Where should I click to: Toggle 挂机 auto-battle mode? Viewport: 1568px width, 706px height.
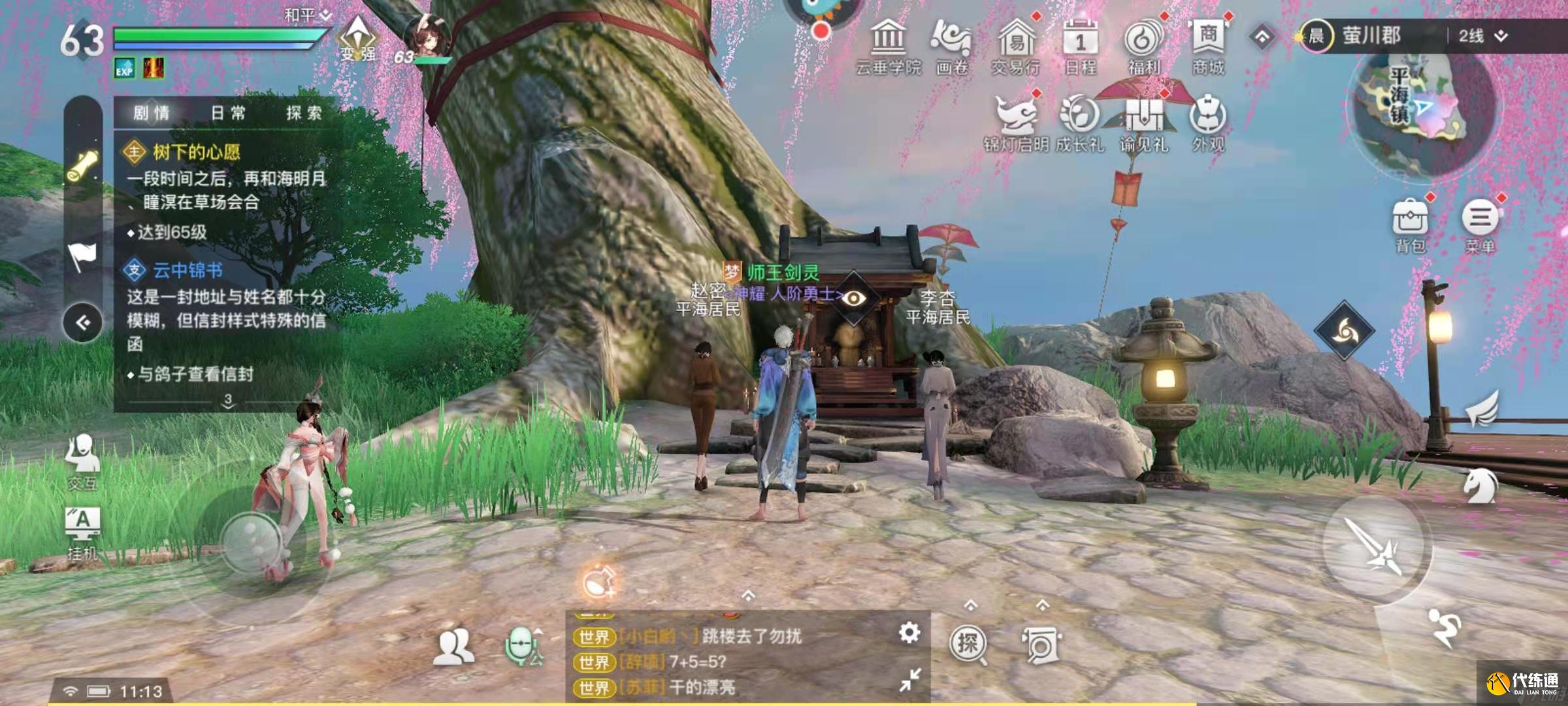[x=82, y=531]
